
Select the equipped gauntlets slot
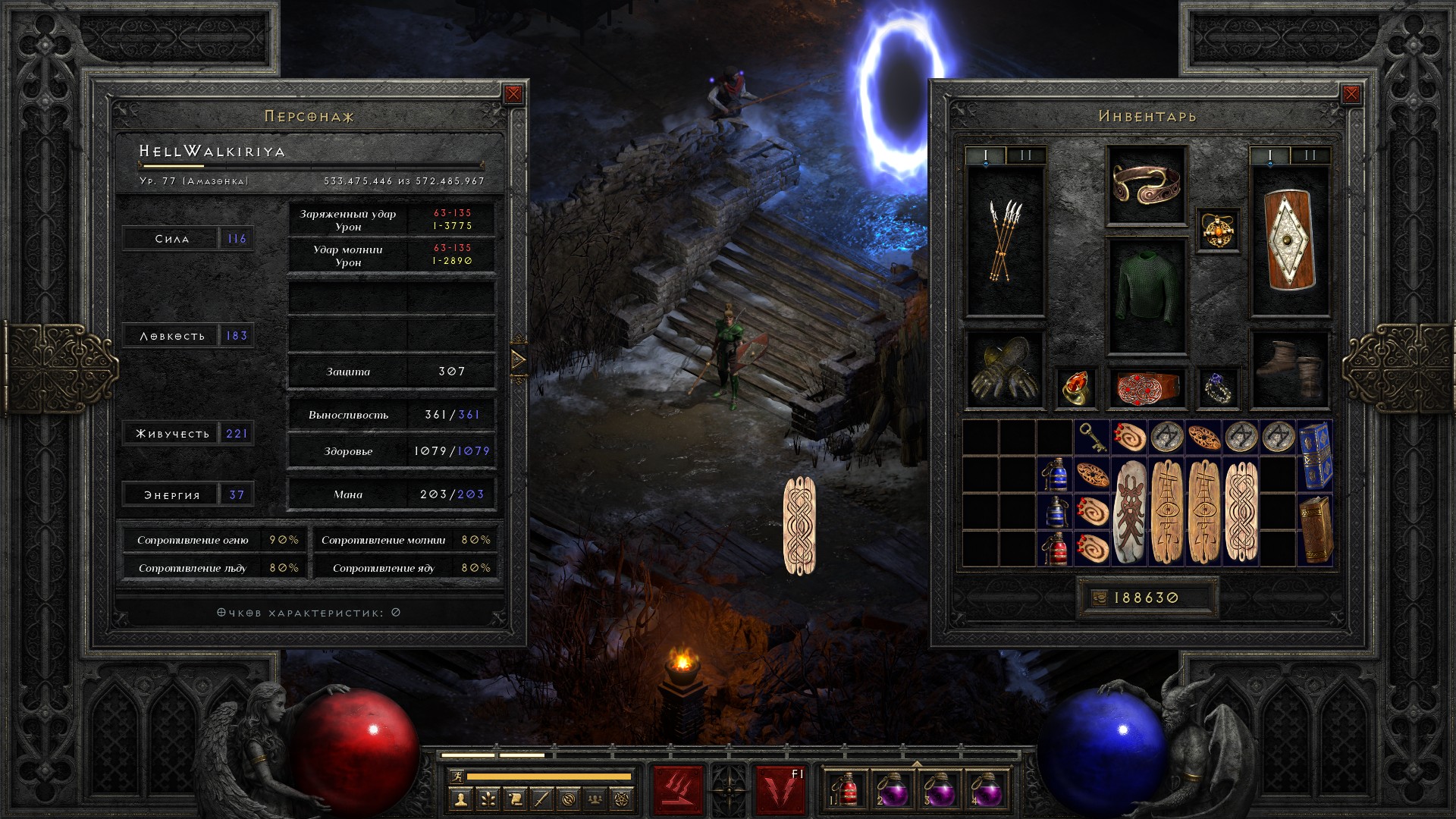click(1004, 371)
